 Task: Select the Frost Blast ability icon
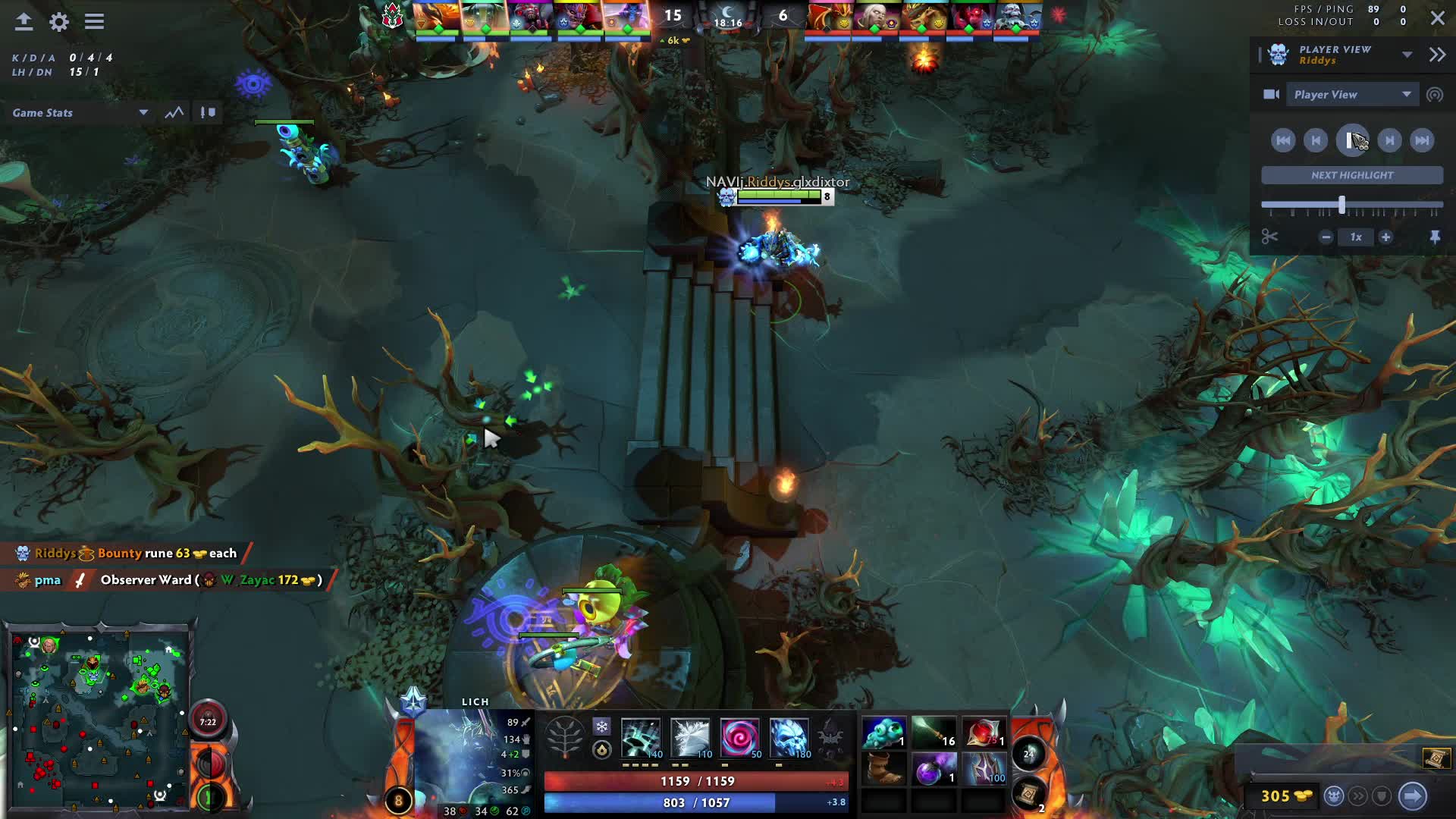(641, 738)
